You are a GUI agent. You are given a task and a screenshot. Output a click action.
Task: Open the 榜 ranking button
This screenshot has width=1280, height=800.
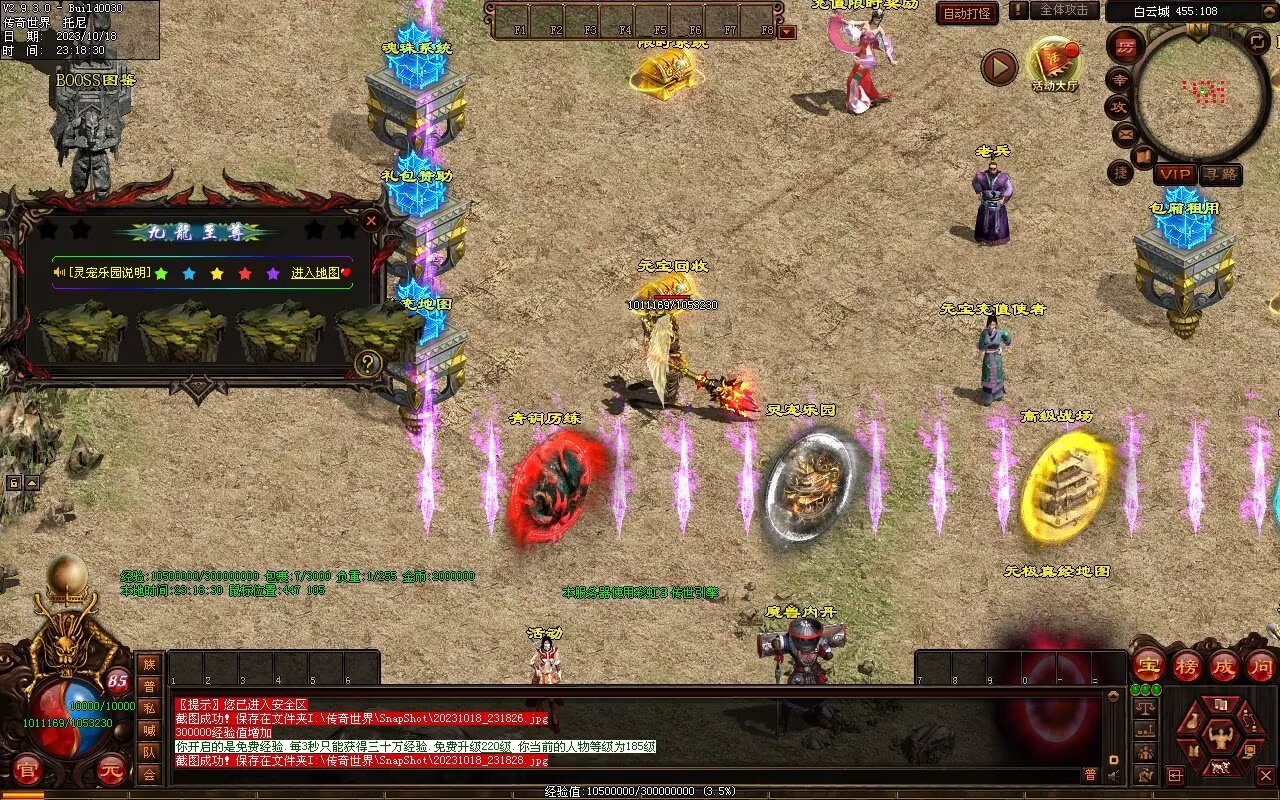pyautogui.click(x=1187, y=665)
